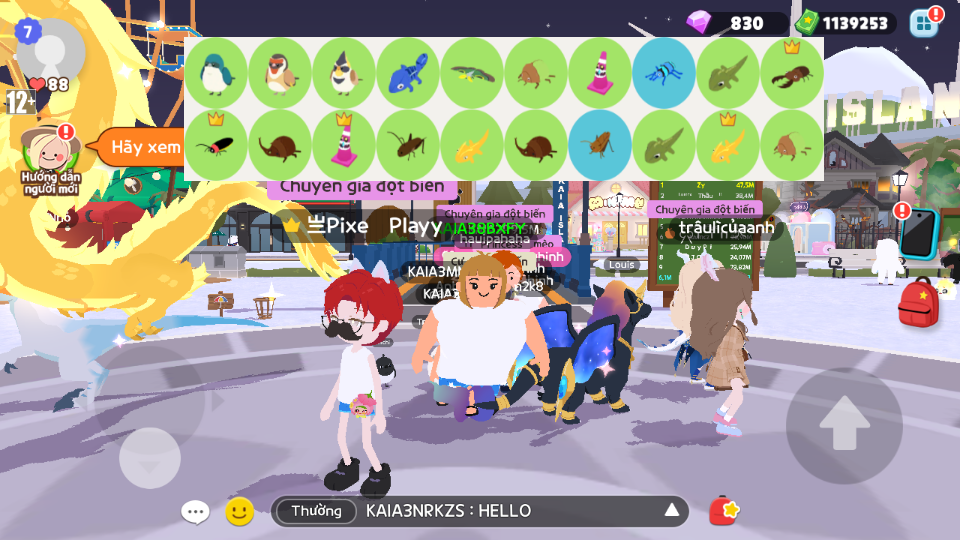This screenshot has height=540, width=960.
Task: Tap the pink gem currency counter
Action: pyautogui.click(x=737, y=23)
